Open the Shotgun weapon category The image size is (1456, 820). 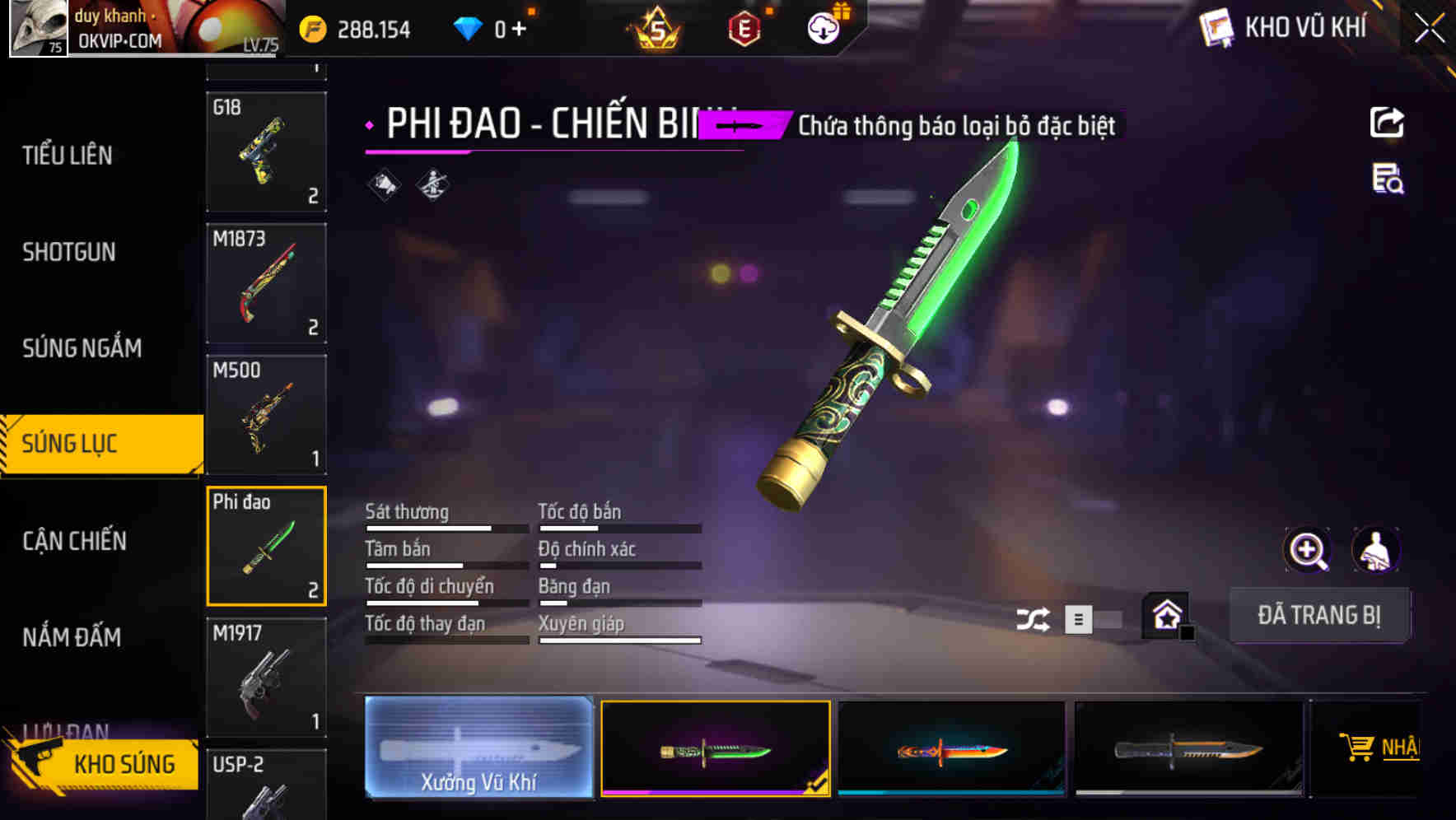pos(69,252)
